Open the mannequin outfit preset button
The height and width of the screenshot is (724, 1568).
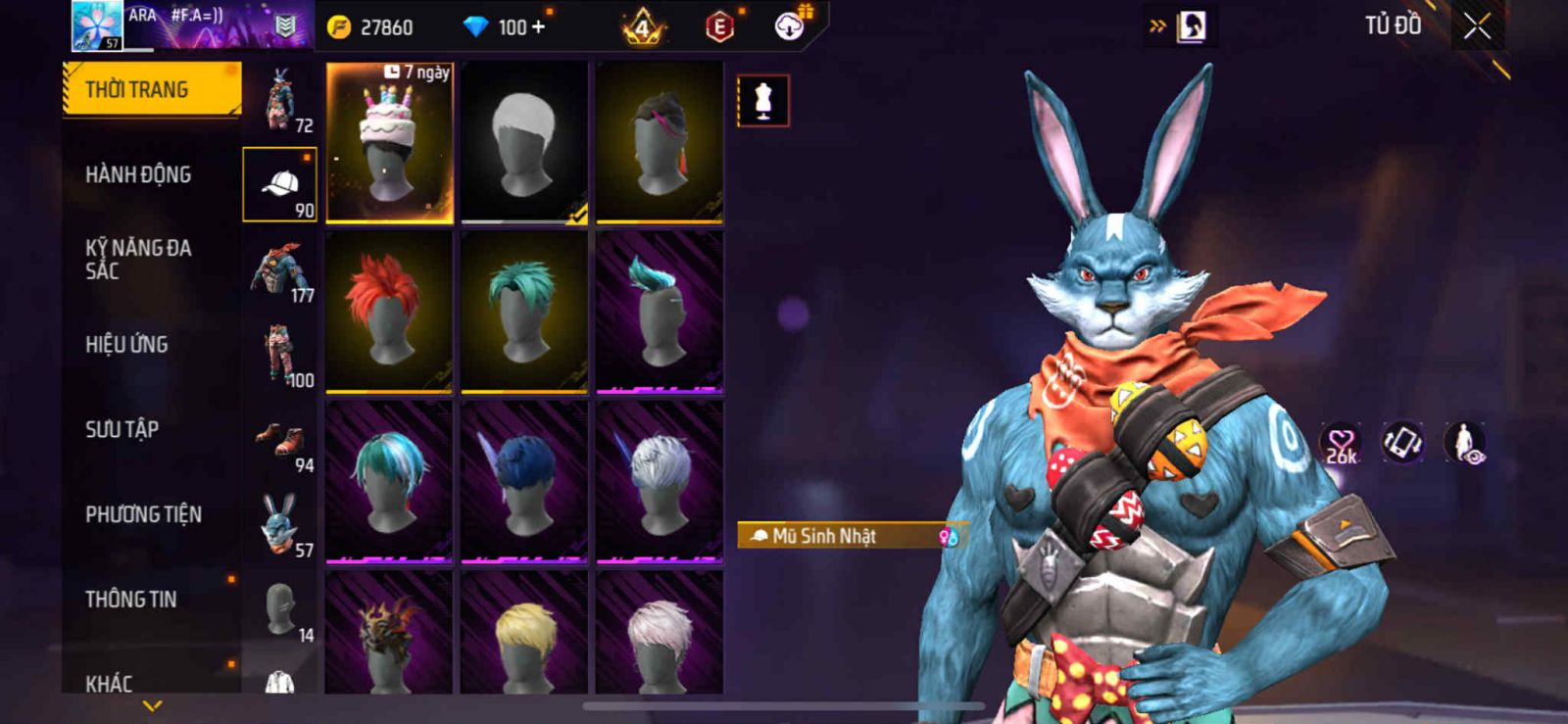762,101
